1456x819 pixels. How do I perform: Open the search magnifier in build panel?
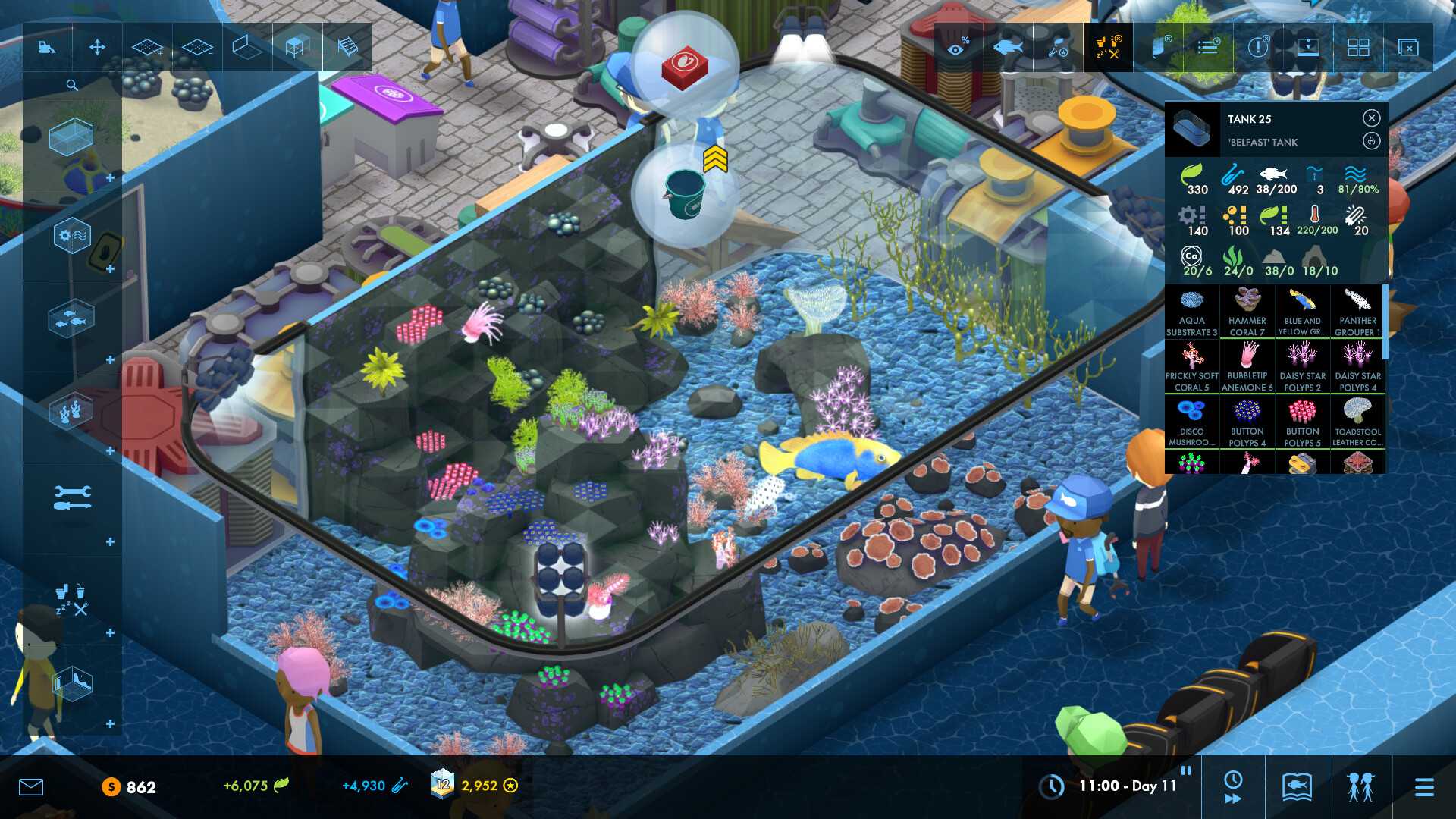[x=72, y=85]
